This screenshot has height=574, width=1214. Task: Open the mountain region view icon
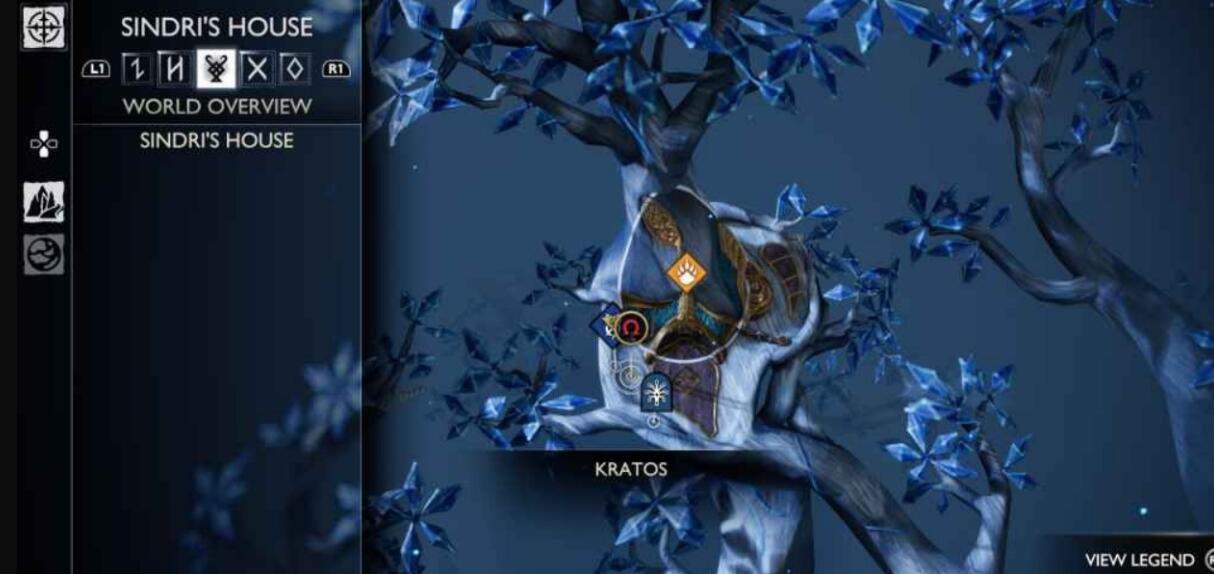point(44,203)
